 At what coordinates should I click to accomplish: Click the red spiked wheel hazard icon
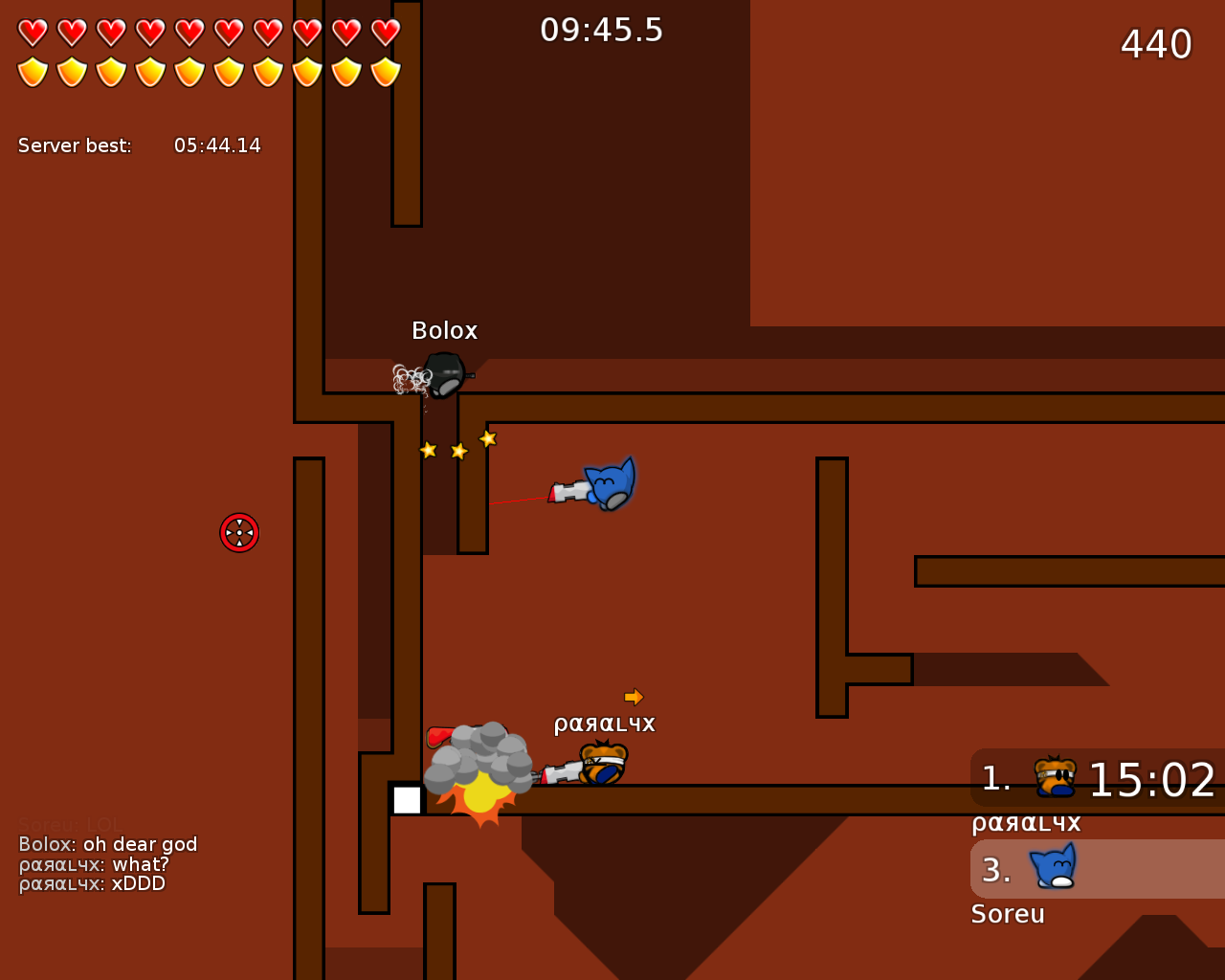pos(239,533)
